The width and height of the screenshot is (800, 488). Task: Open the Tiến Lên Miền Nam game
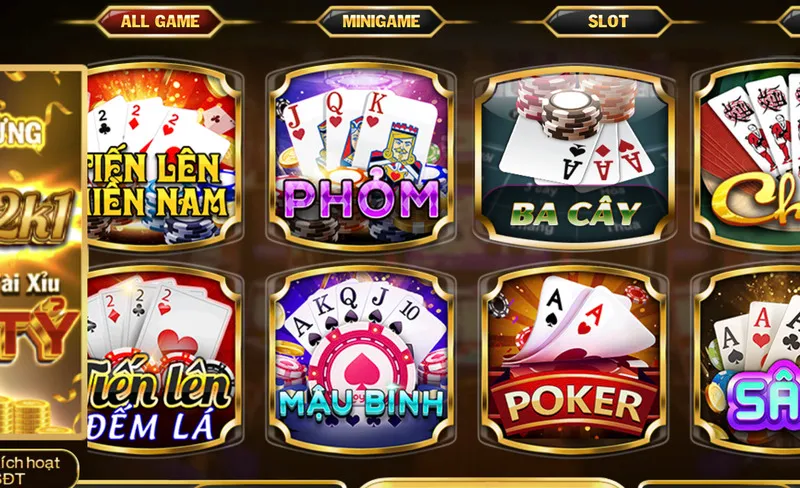click(x=161, y=158)
